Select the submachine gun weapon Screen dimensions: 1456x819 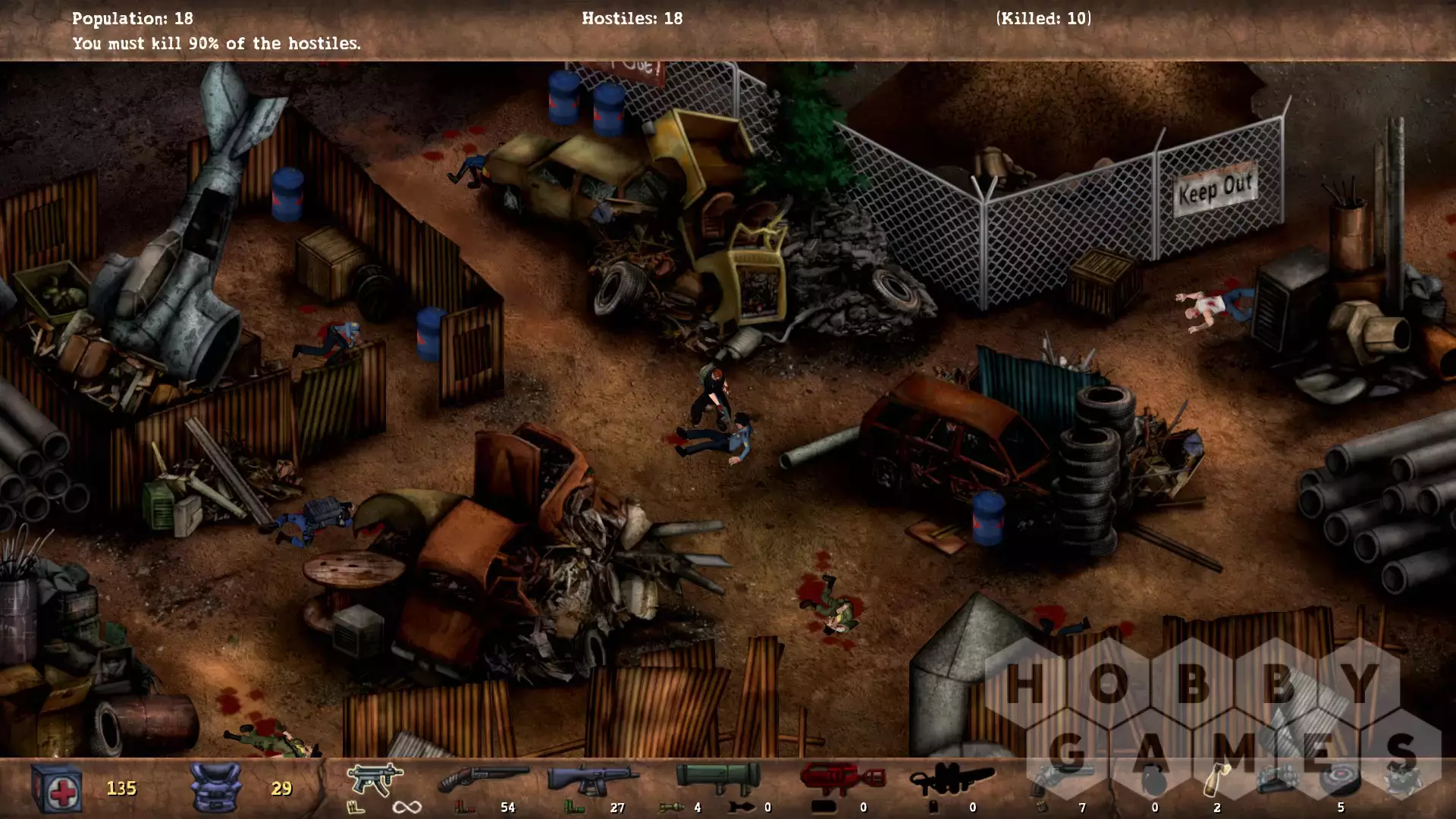(x=375, y=779)
